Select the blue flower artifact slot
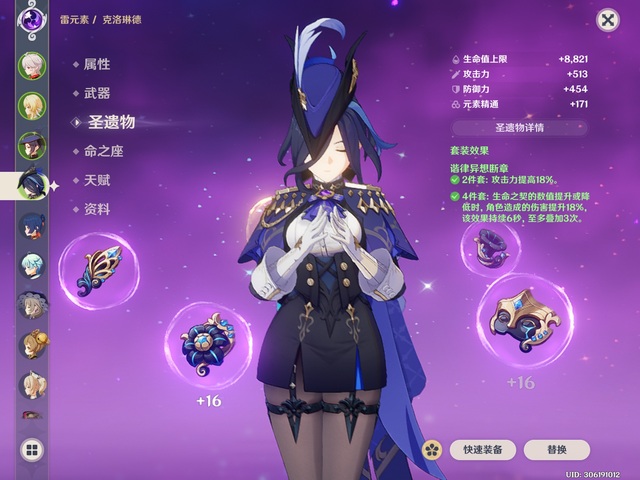 pos(207,341)
